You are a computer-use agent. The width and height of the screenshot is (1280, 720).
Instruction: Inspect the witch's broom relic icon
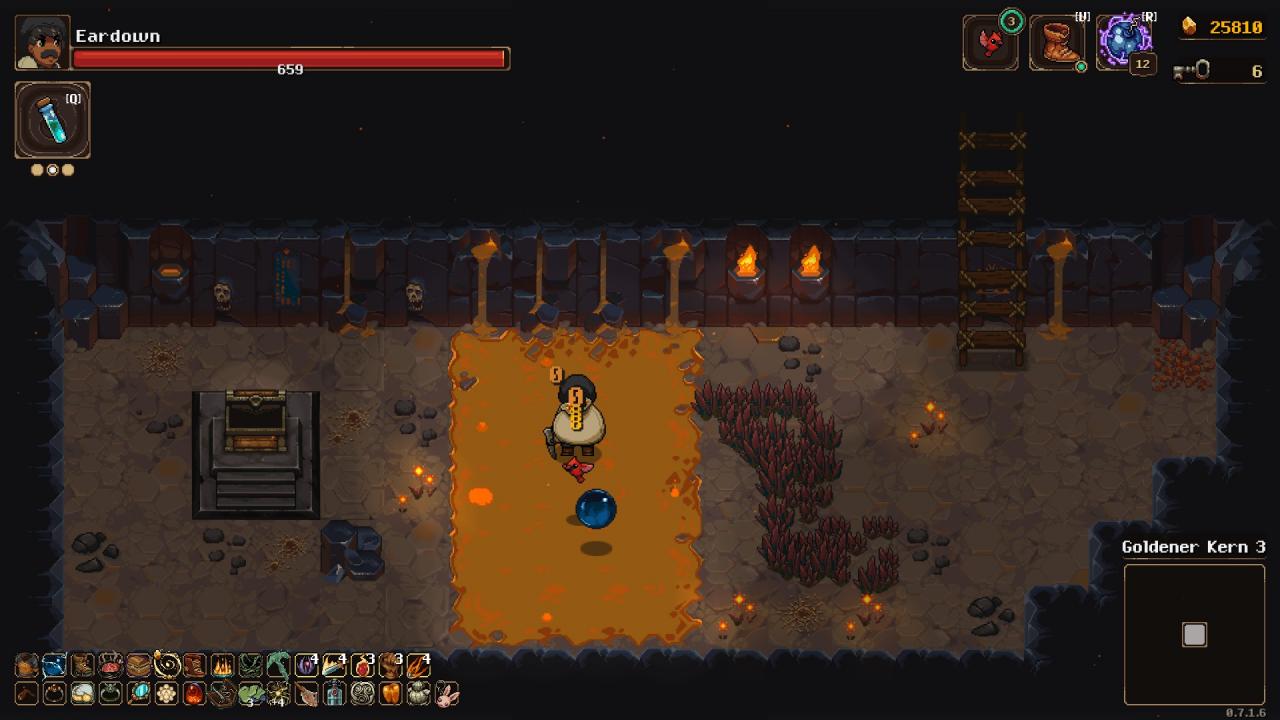(306, 693)
